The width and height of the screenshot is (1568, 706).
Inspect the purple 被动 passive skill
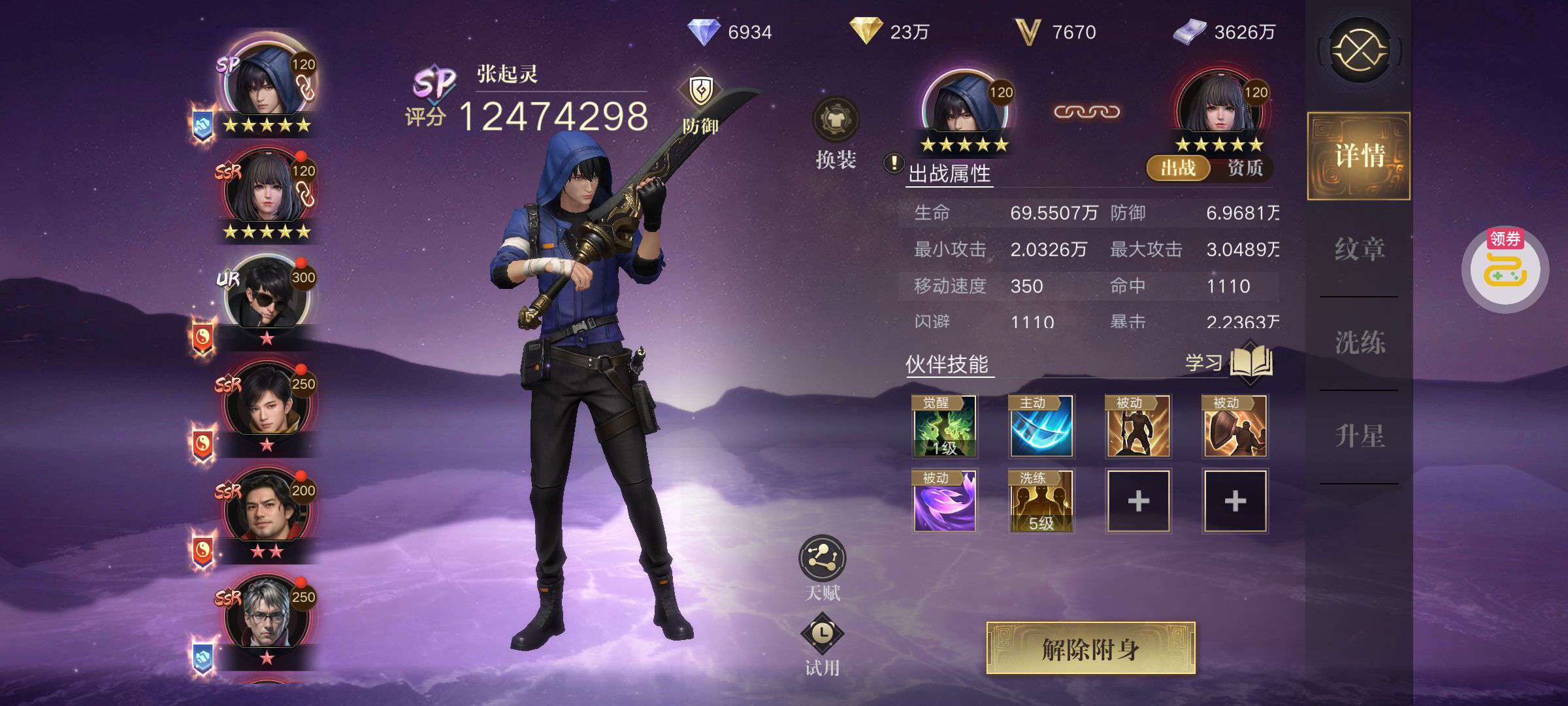point(944,501)
